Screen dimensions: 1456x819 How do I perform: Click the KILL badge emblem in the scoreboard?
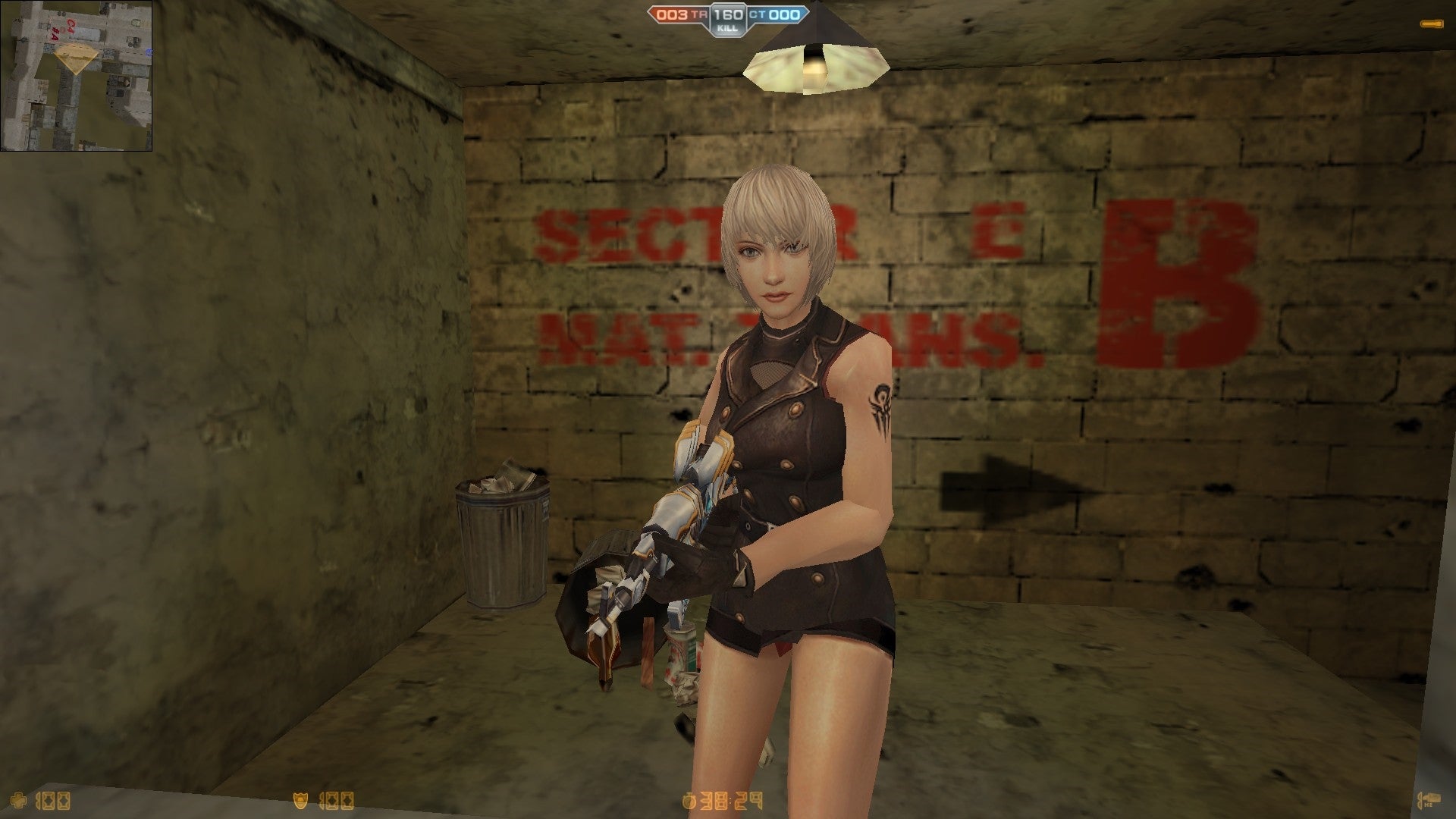(728, 28)
